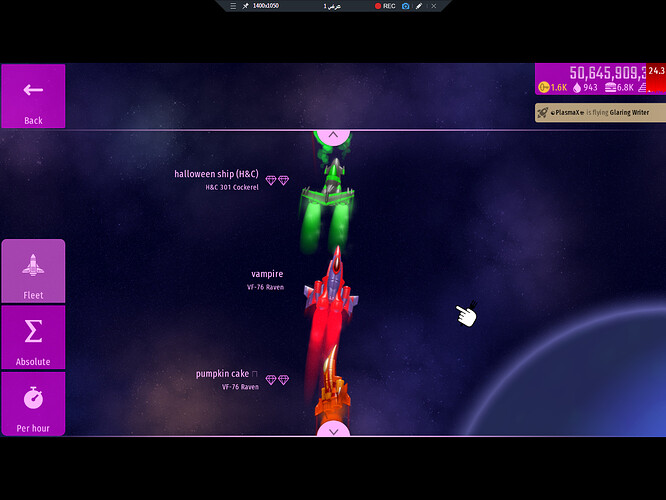Open the PlasmaX flying Glaring Writer notification
The image size is (666, 500).
pos(598,113)
